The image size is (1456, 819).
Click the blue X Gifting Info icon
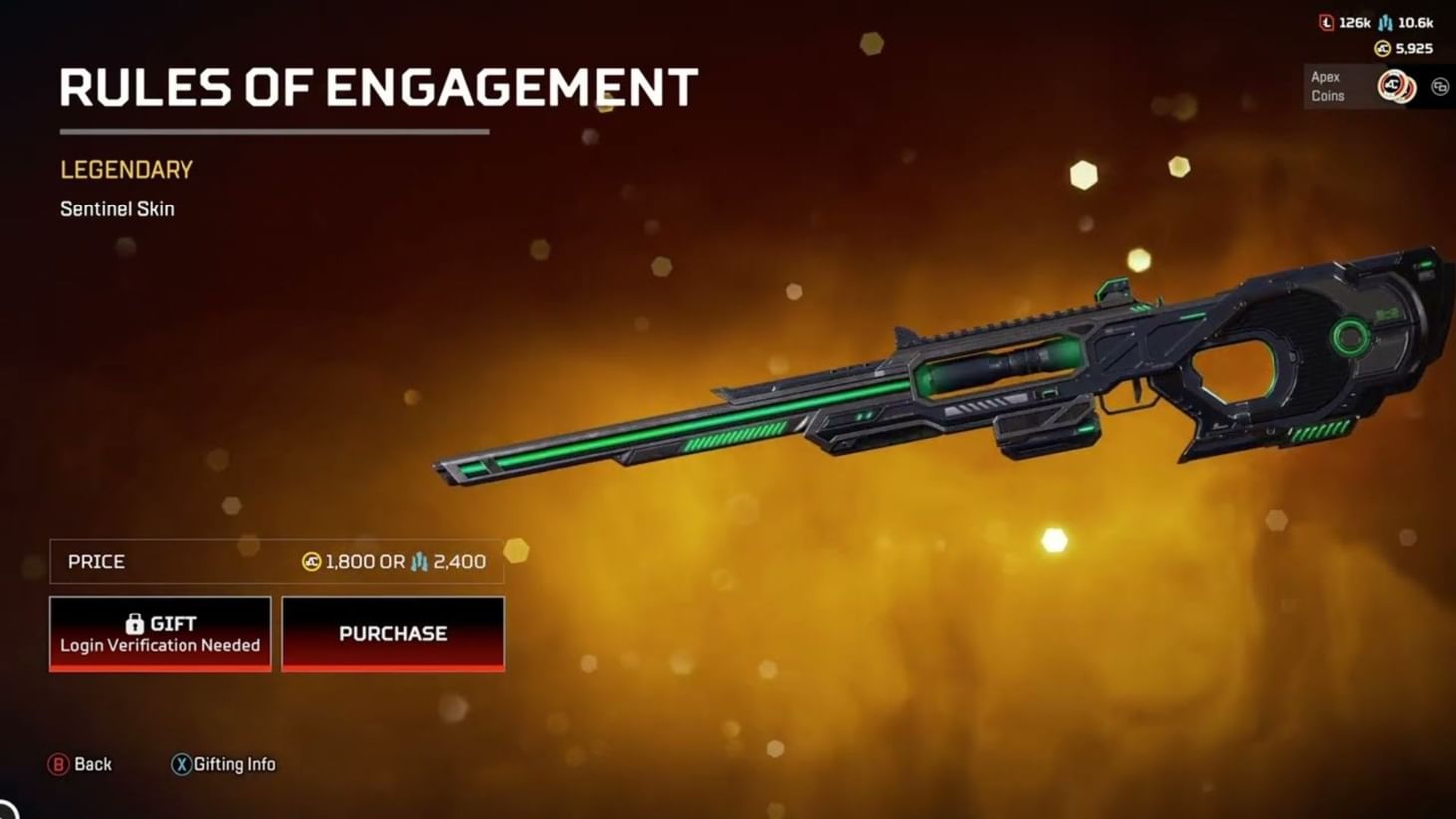click(x=181, y=764)
